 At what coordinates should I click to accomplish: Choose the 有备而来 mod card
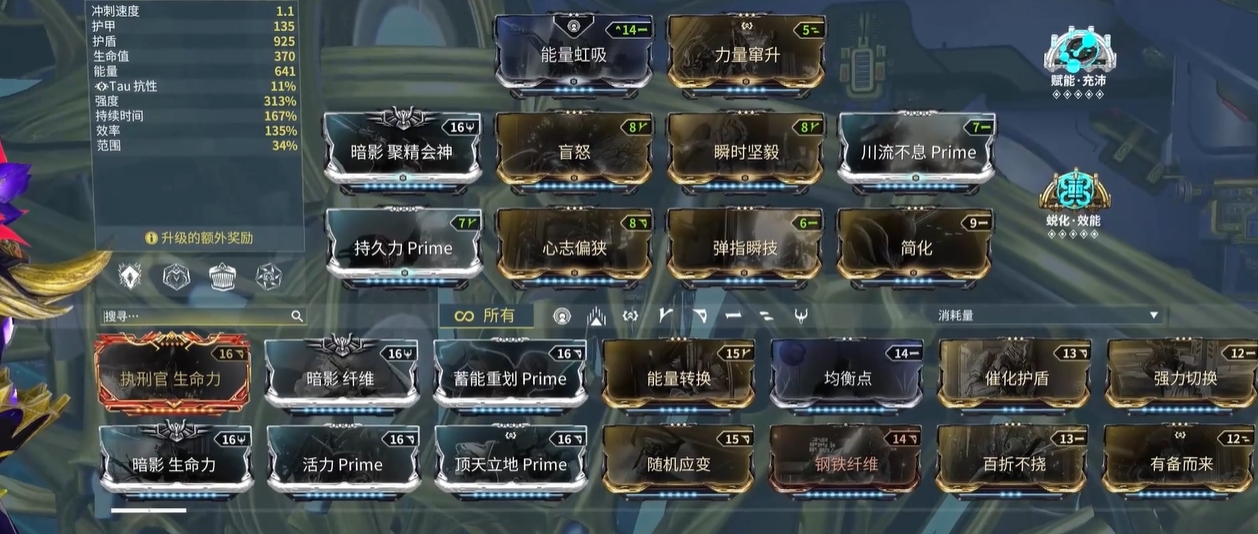tap(1181, 464)
